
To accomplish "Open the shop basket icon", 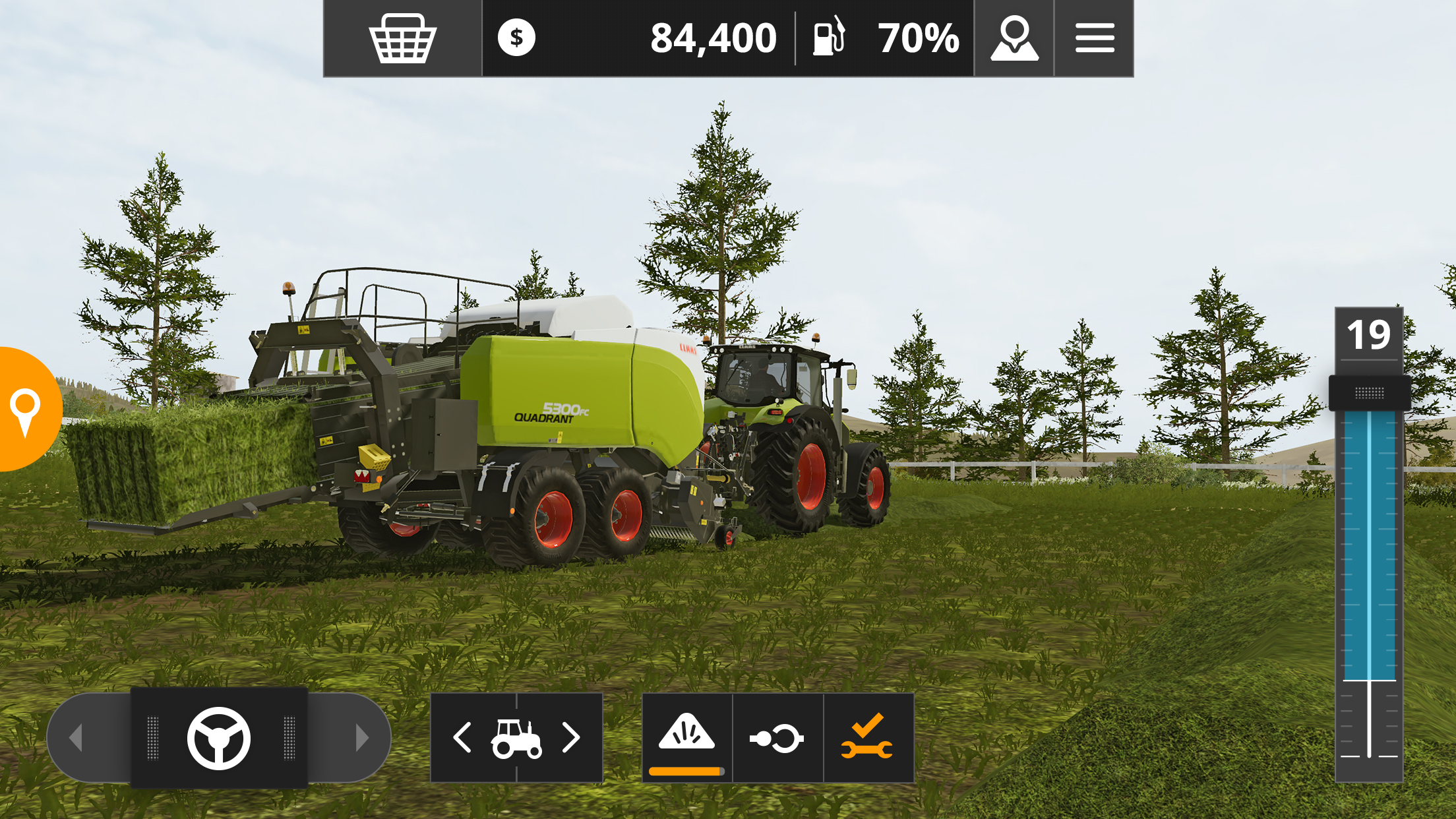I will pos(402,38).
